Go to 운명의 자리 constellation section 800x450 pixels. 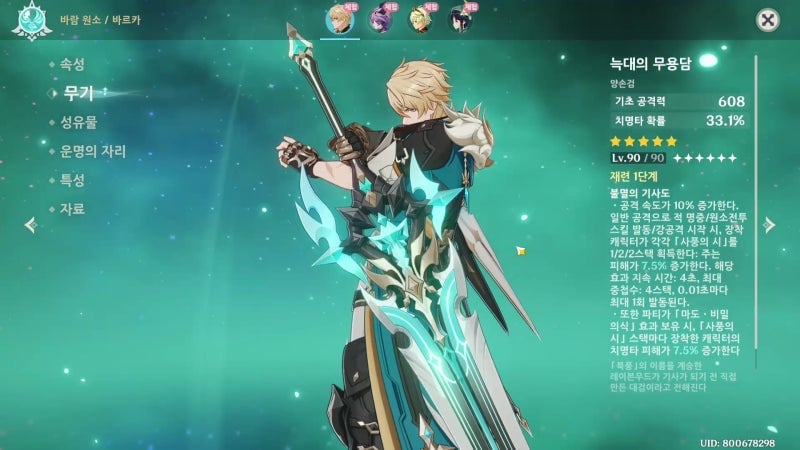pyautogui.click(x=93, y=151)
